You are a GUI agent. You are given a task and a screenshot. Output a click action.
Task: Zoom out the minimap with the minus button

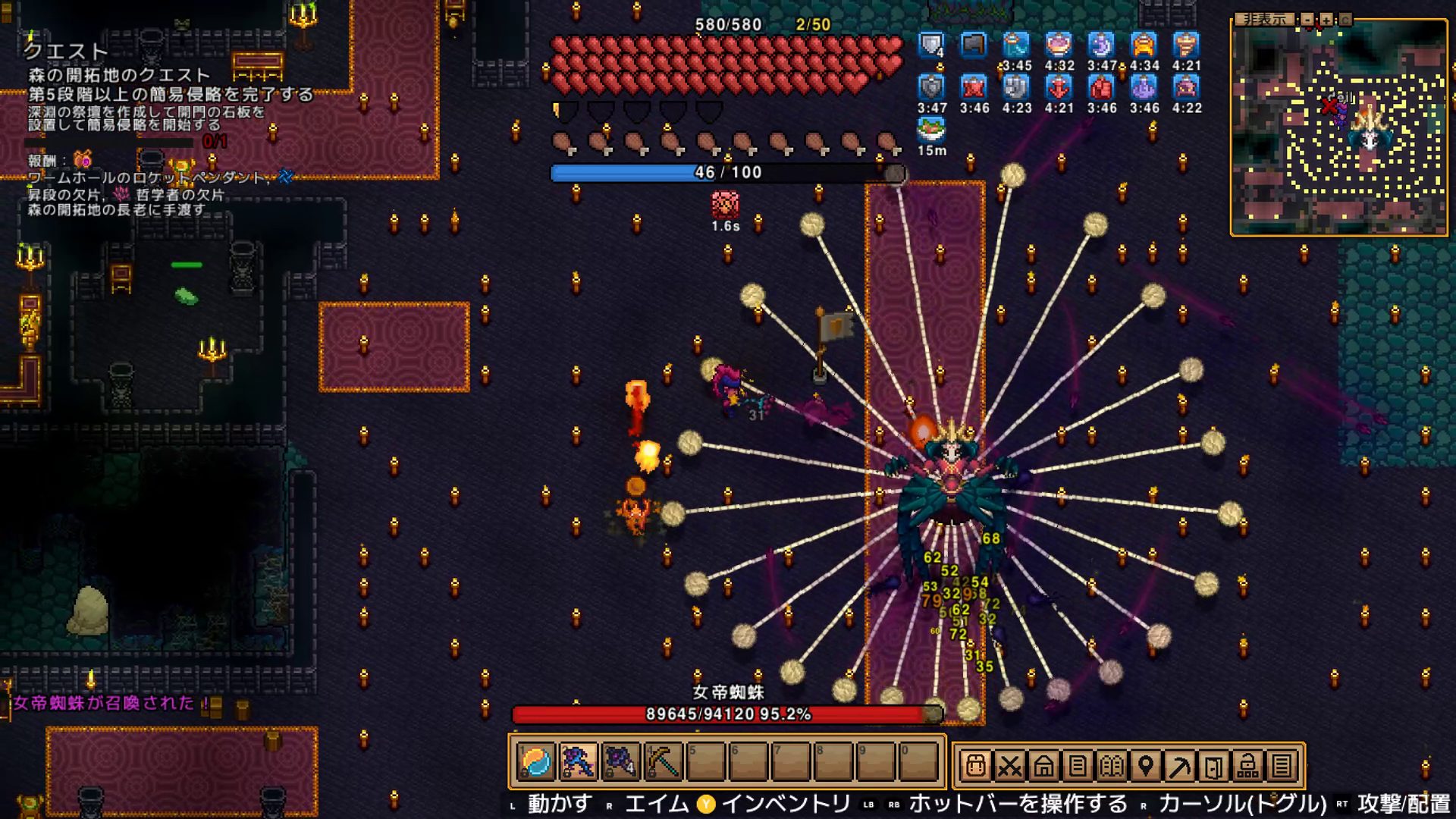(x=1307, y=19)
